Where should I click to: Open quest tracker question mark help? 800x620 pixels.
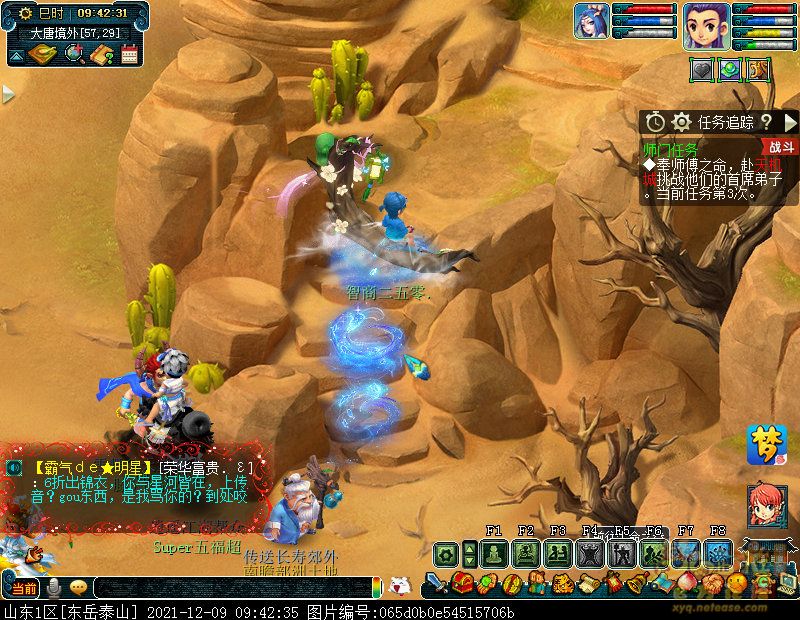pos(766,122)
